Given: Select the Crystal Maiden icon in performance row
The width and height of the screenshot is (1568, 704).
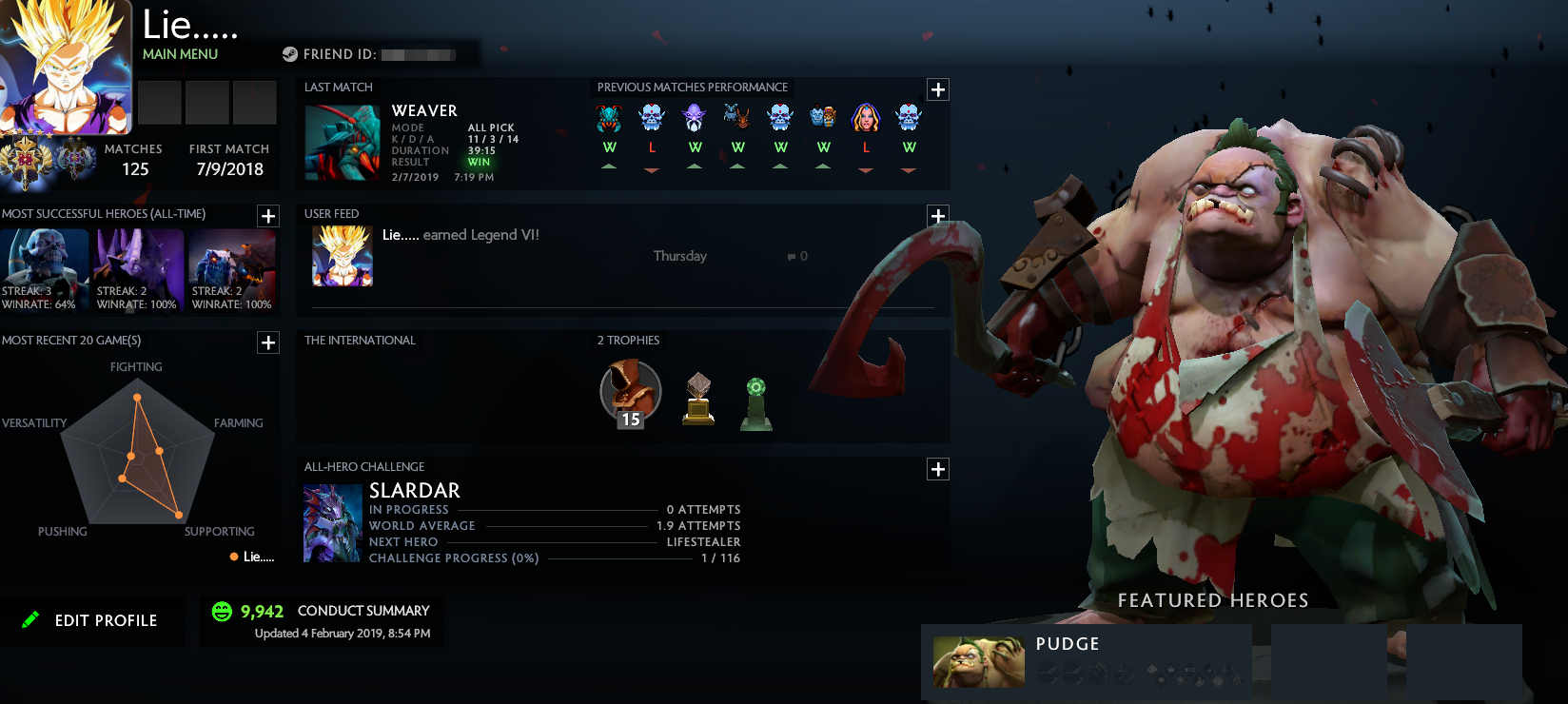Looking at the screenshot, I should (865, 116).
